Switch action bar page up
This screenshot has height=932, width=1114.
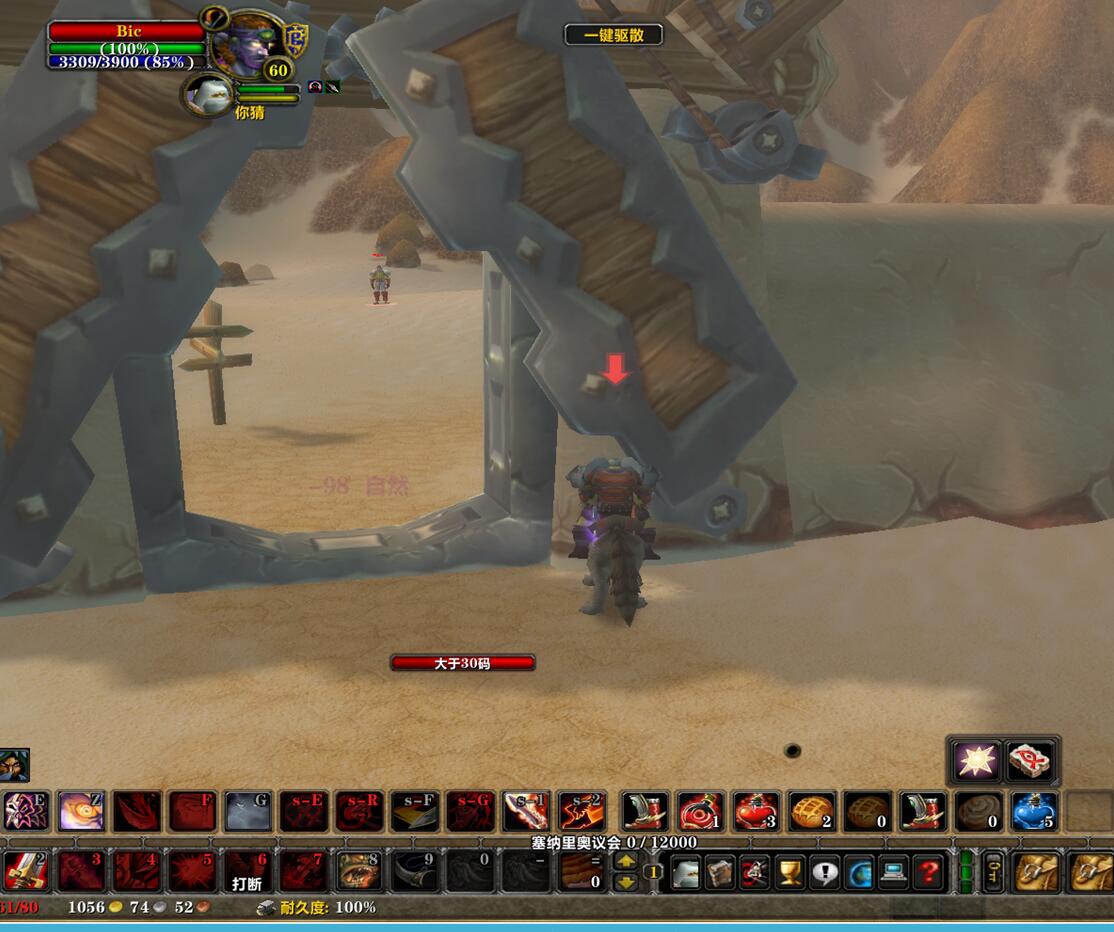pos(626,862)
